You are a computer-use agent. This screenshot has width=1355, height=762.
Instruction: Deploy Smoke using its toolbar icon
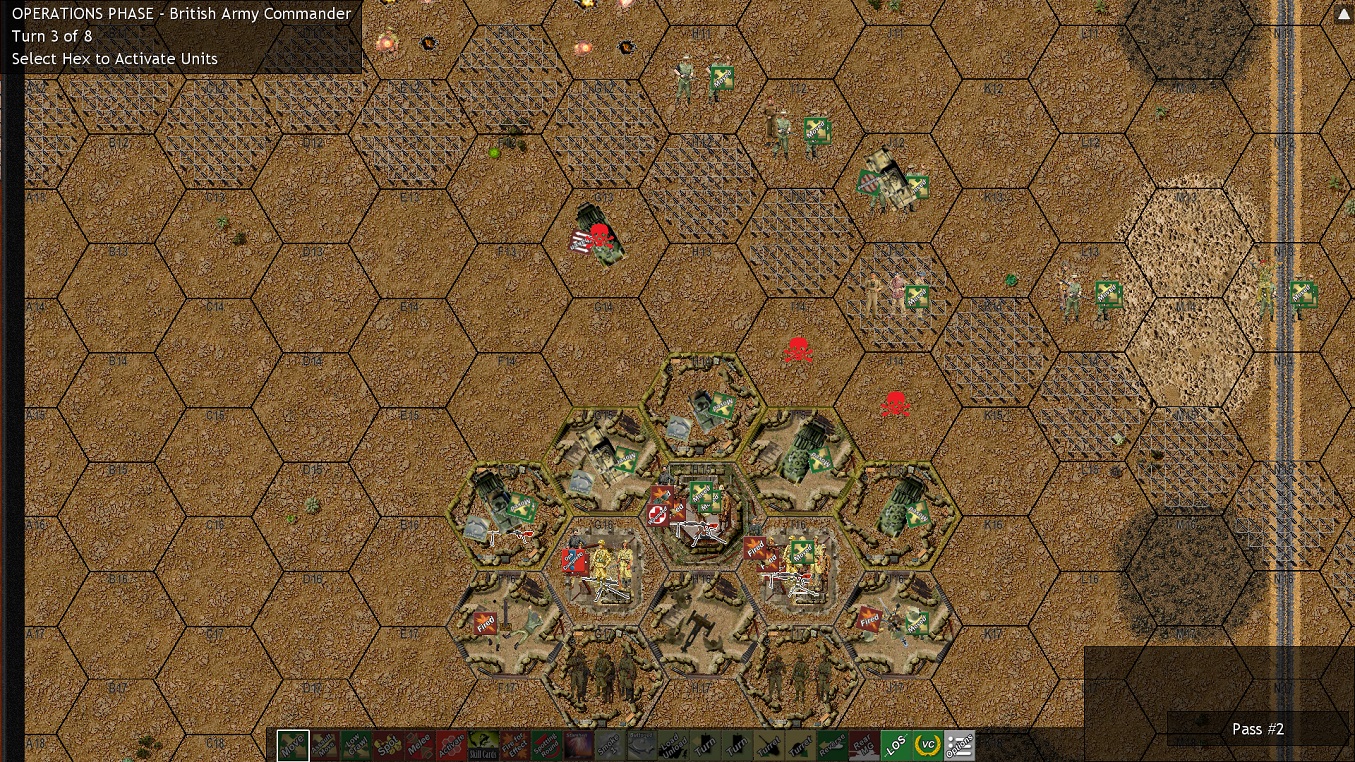click(610, 744)
